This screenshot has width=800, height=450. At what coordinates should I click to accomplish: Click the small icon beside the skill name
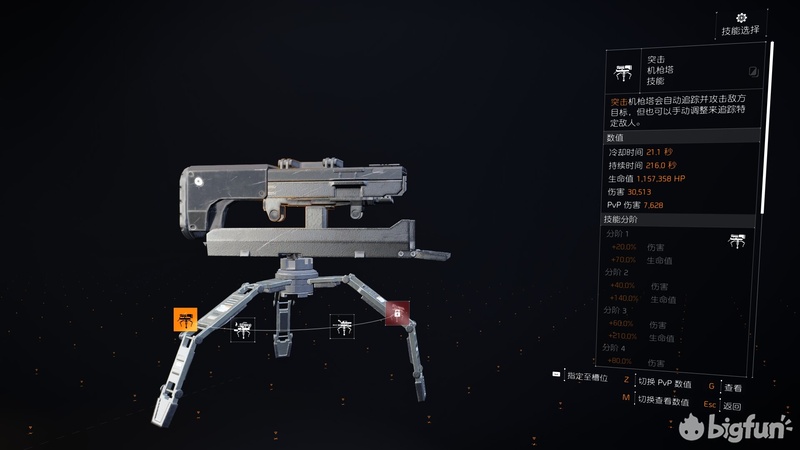pyautogui.click(x=754, y=72)
